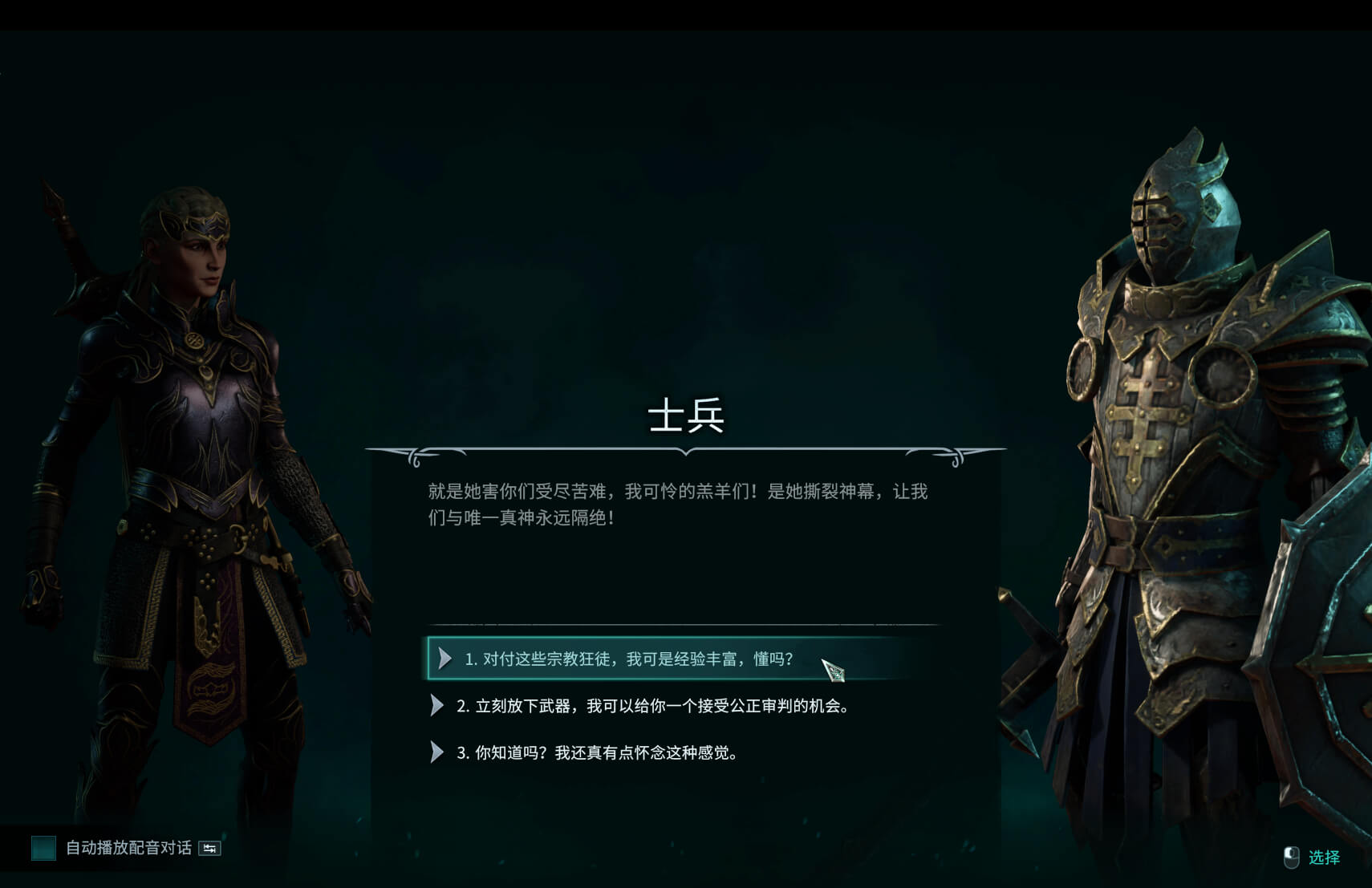Click the left ornament of the title divider
The image size is (1372, 888).
pyautogui.click(x=416, y=454)
